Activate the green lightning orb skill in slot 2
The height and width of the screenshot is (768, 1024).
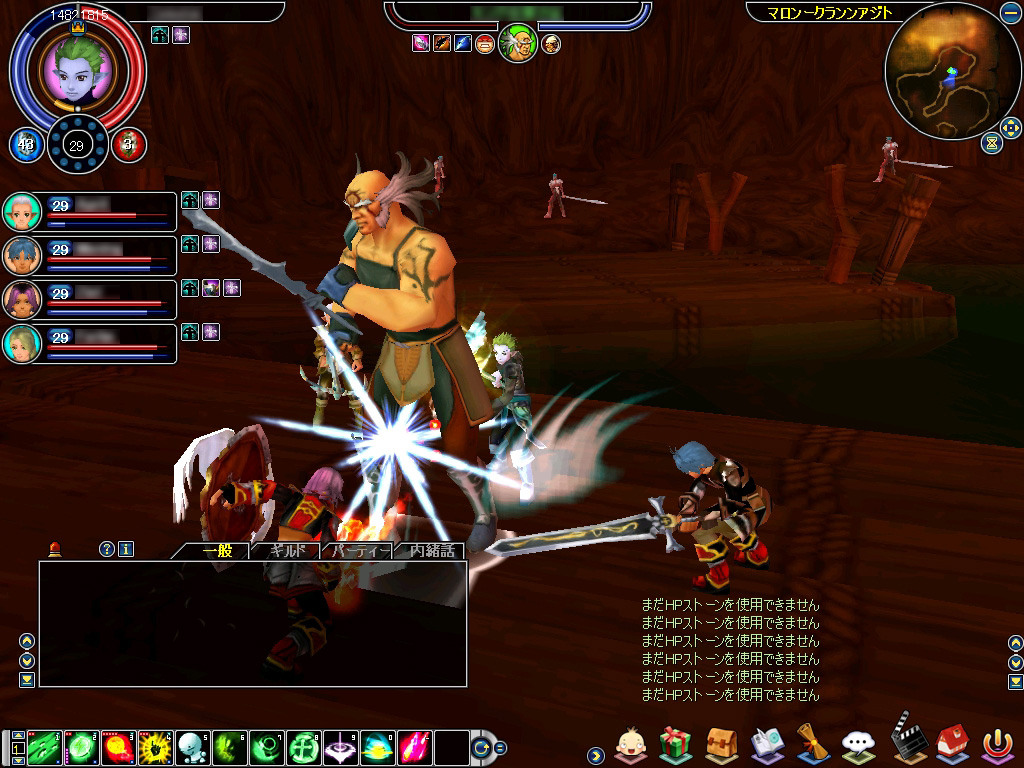(82, 746)
